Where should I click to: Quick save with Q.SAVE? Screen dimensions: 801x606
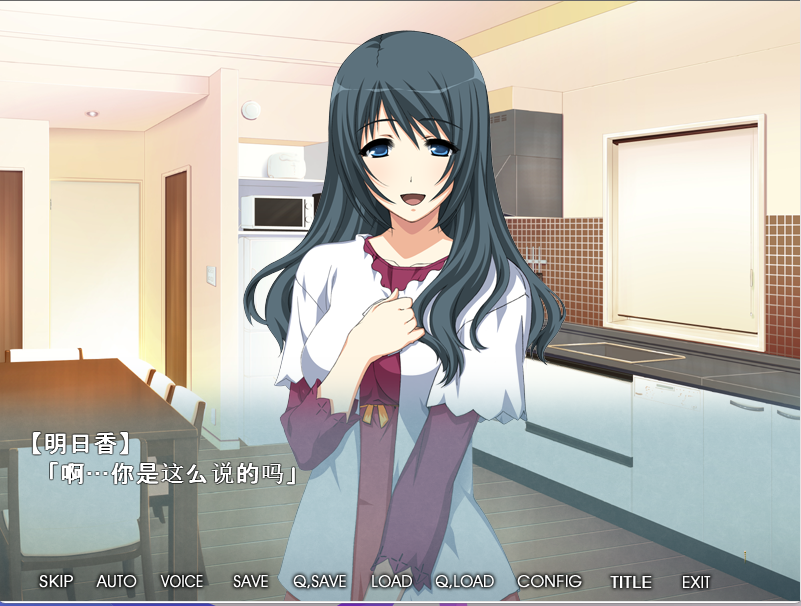click(x=319, y=581)
